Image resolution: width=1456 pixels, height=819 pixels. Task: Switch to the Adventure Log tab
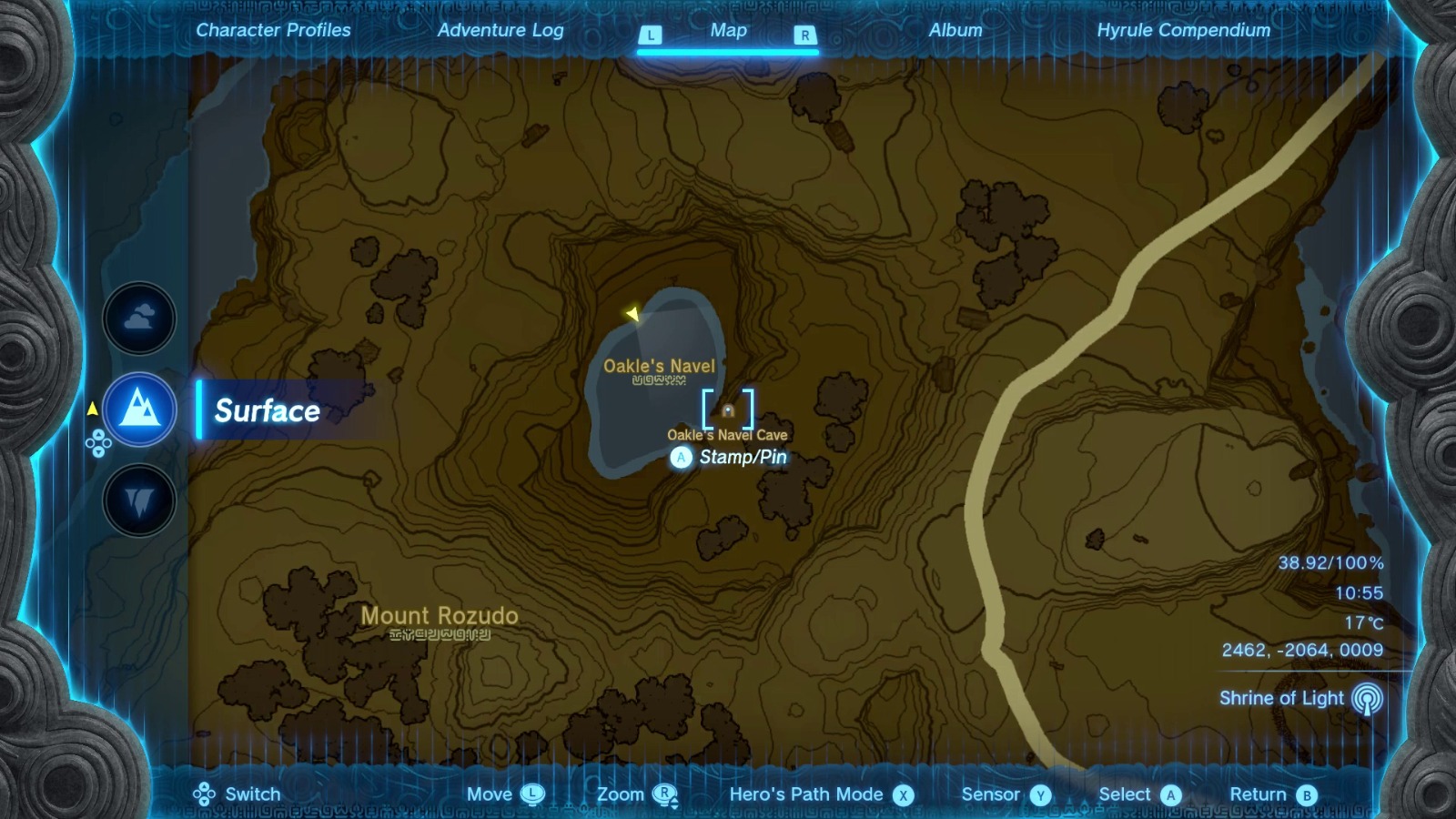click(x=501, y=30)
